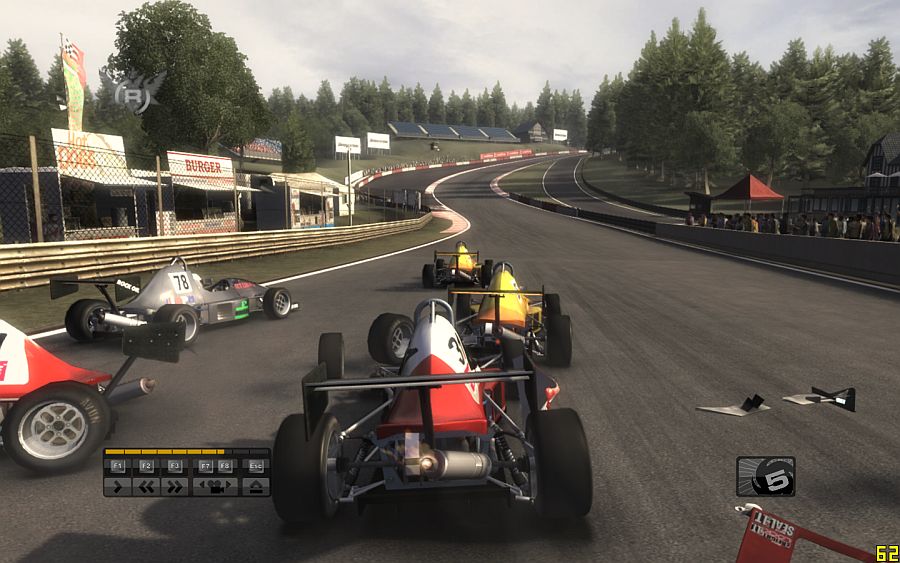Change the replay camera view
900x563 pixels.
[215, 487]
